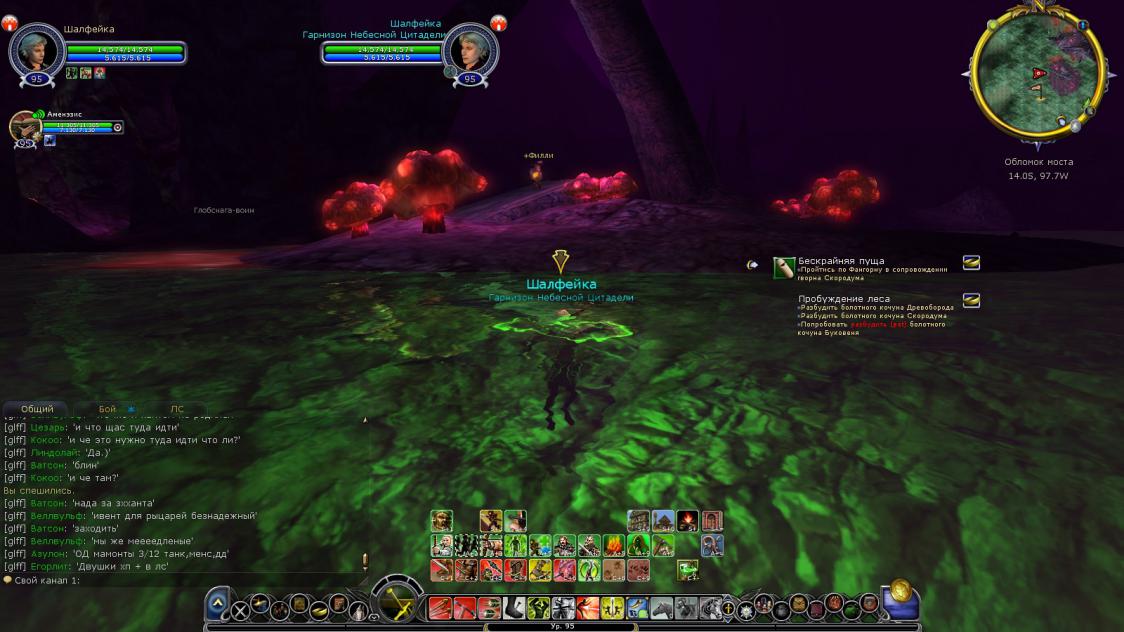
Task: Activate the orange flame skill icon
Action: click(613, 546)
